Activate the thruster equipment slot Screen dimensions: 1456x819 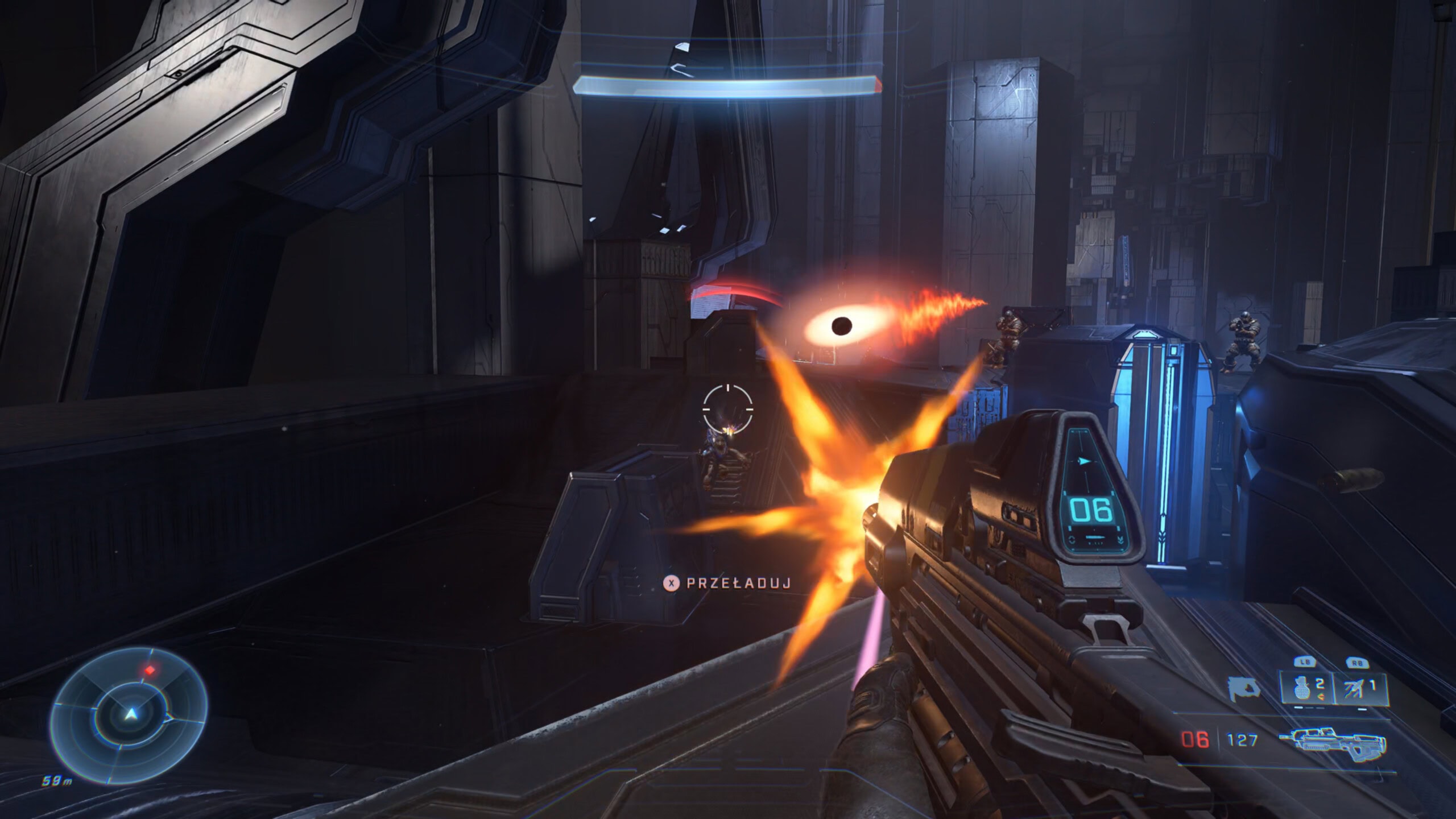point(1359,688)
